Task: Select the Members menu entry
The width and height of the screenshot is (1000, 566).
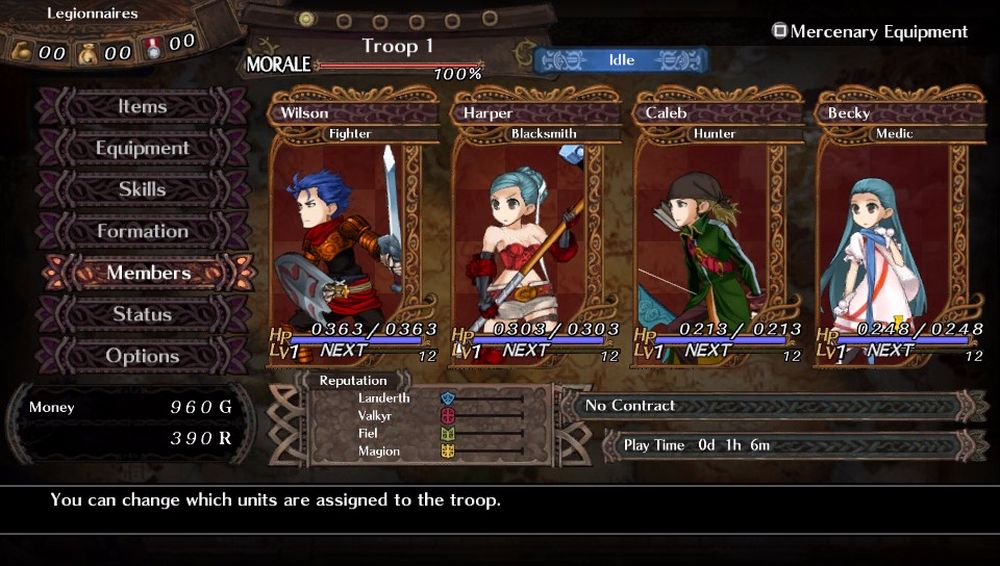Action: 148,273
